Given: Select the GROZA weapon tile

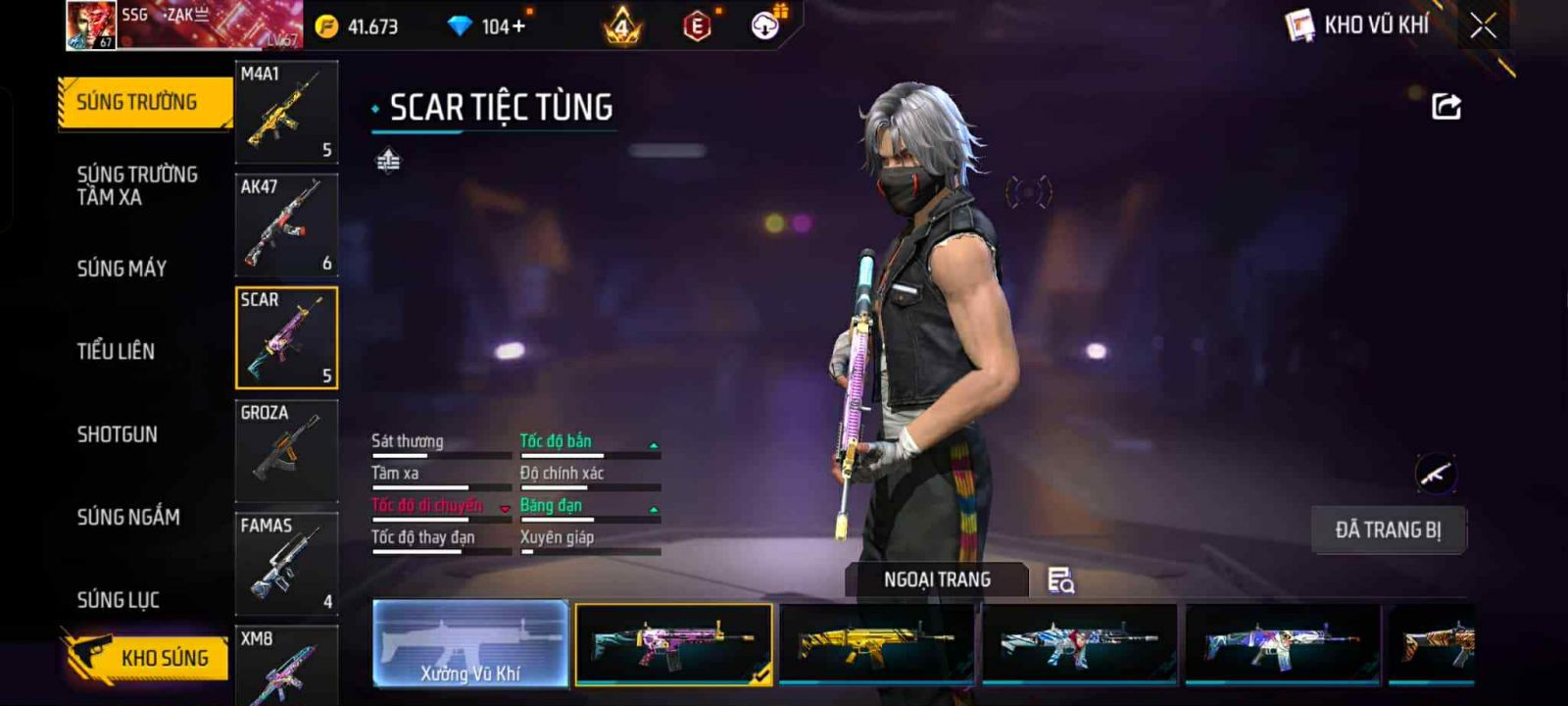Looking at the screenshot, I should coord(286,450).
